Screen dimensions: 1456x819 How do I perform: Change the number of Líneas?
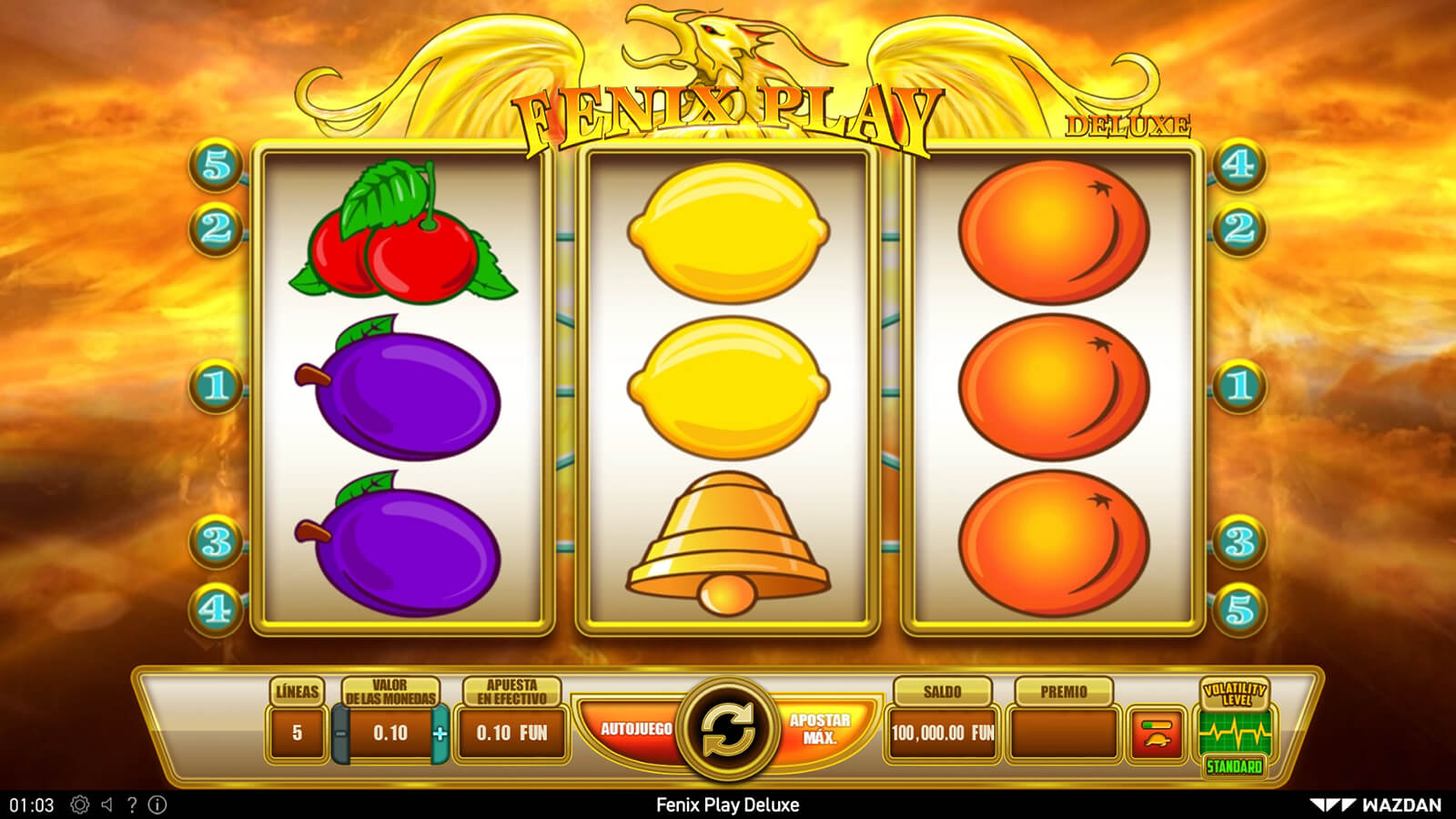297,733
